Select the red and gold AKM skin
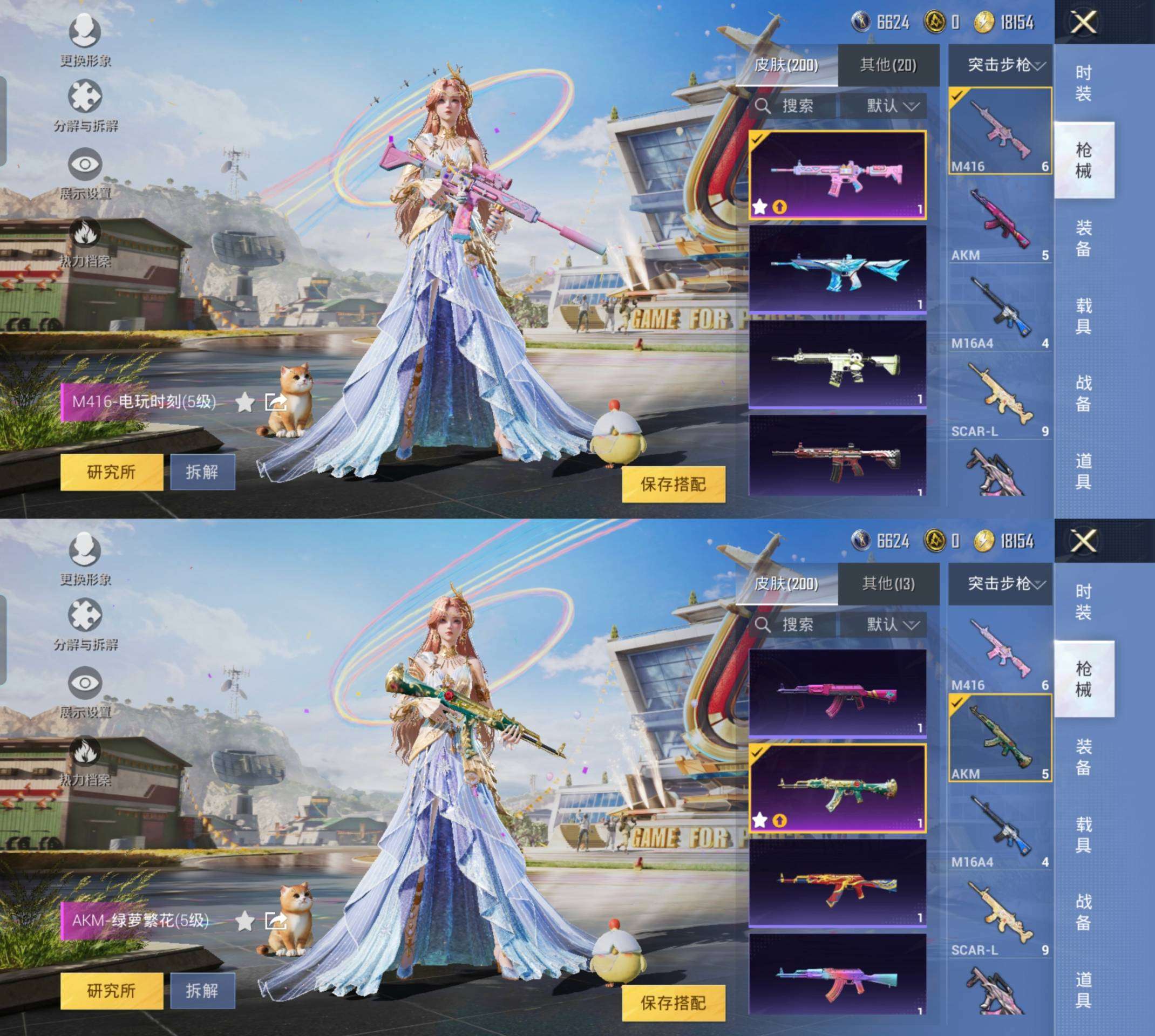This screenshot has height=1036, width=1155. (837, 883)
